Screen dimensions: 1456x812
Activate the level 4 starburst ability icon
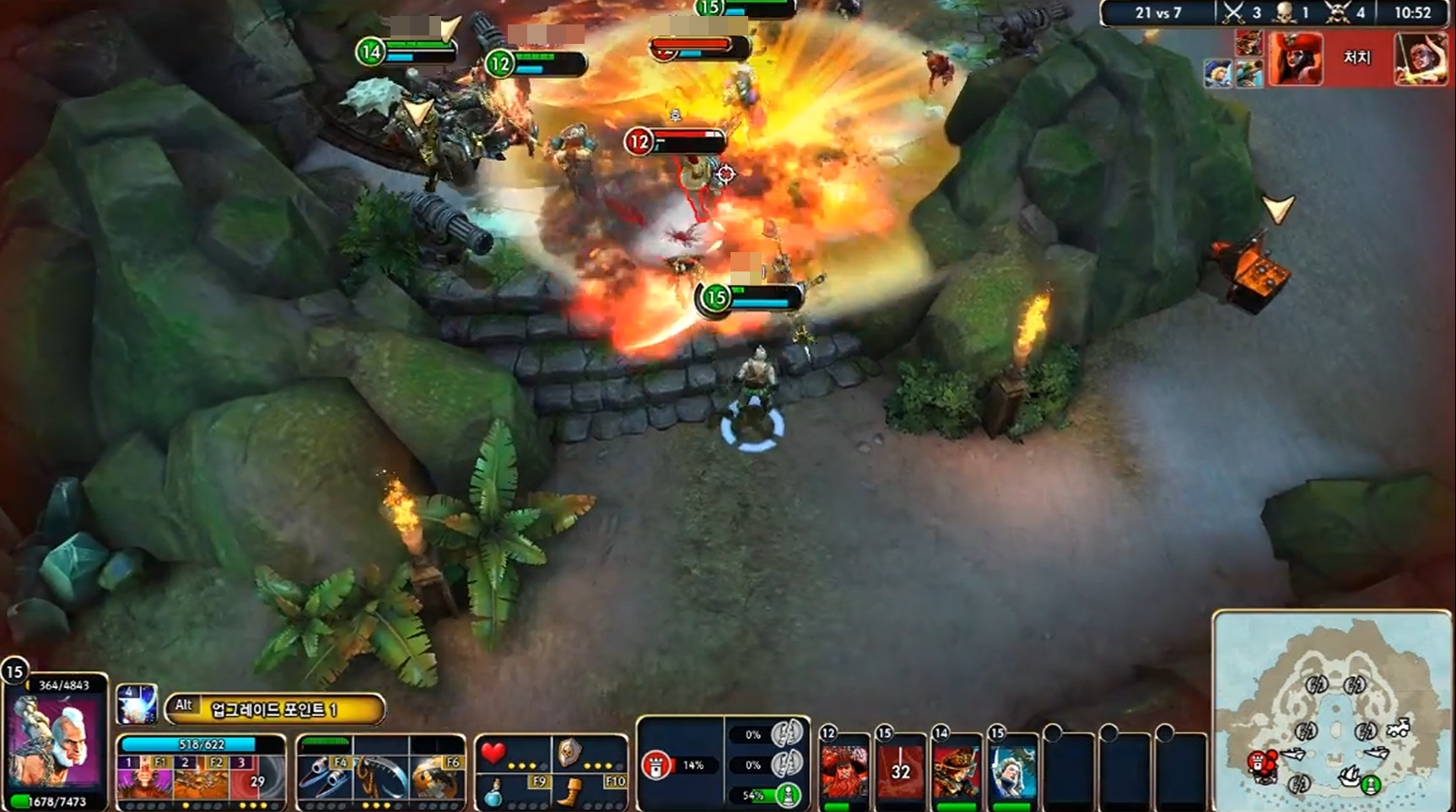136,704
